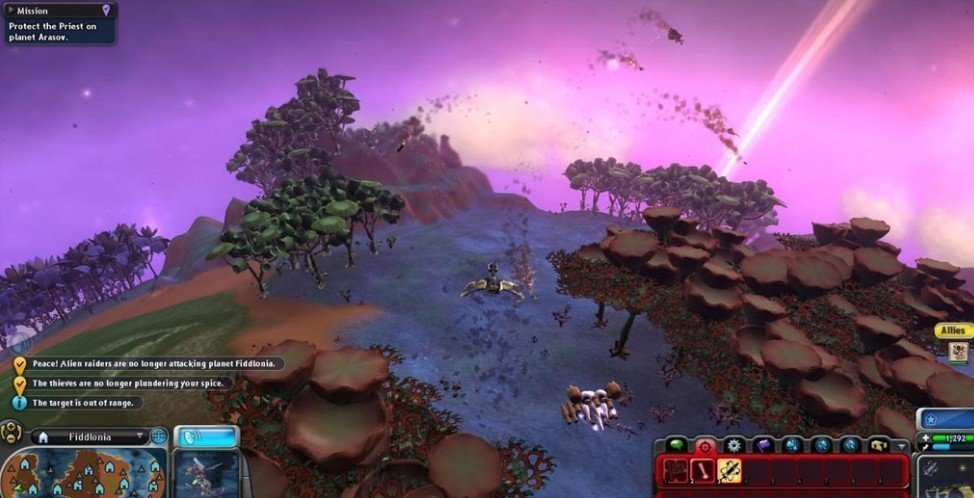Viewport: 974px width, 498px height.
Task: Click the Allies portrait icon
Action: click(958, 351)
